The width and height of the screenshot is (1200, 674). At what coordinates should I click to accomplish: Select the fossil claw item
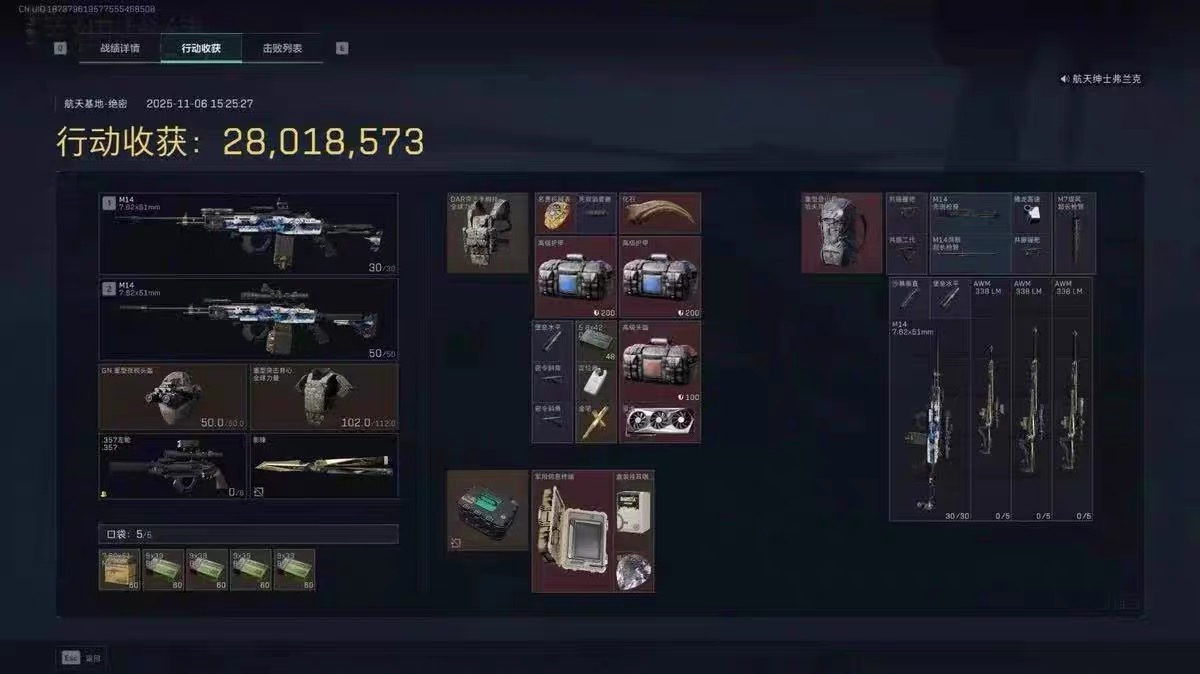(660, 213)
